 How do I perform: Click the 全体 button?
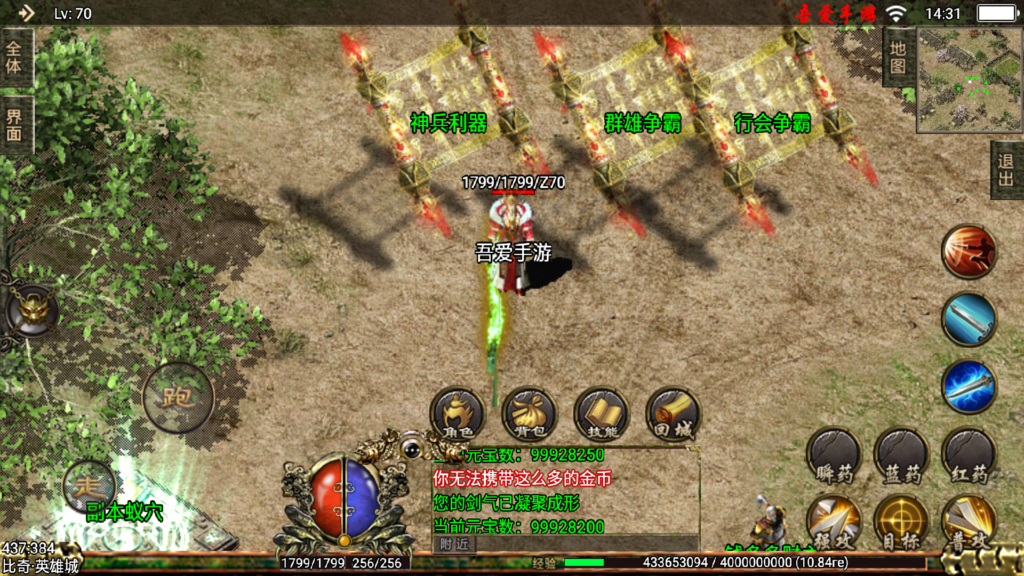tap(15, 57)
